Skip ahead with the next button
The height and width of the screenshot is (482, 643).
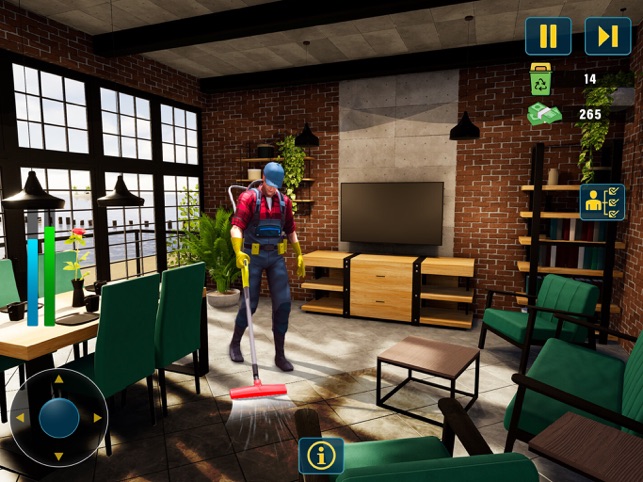(x=607, y=36)
